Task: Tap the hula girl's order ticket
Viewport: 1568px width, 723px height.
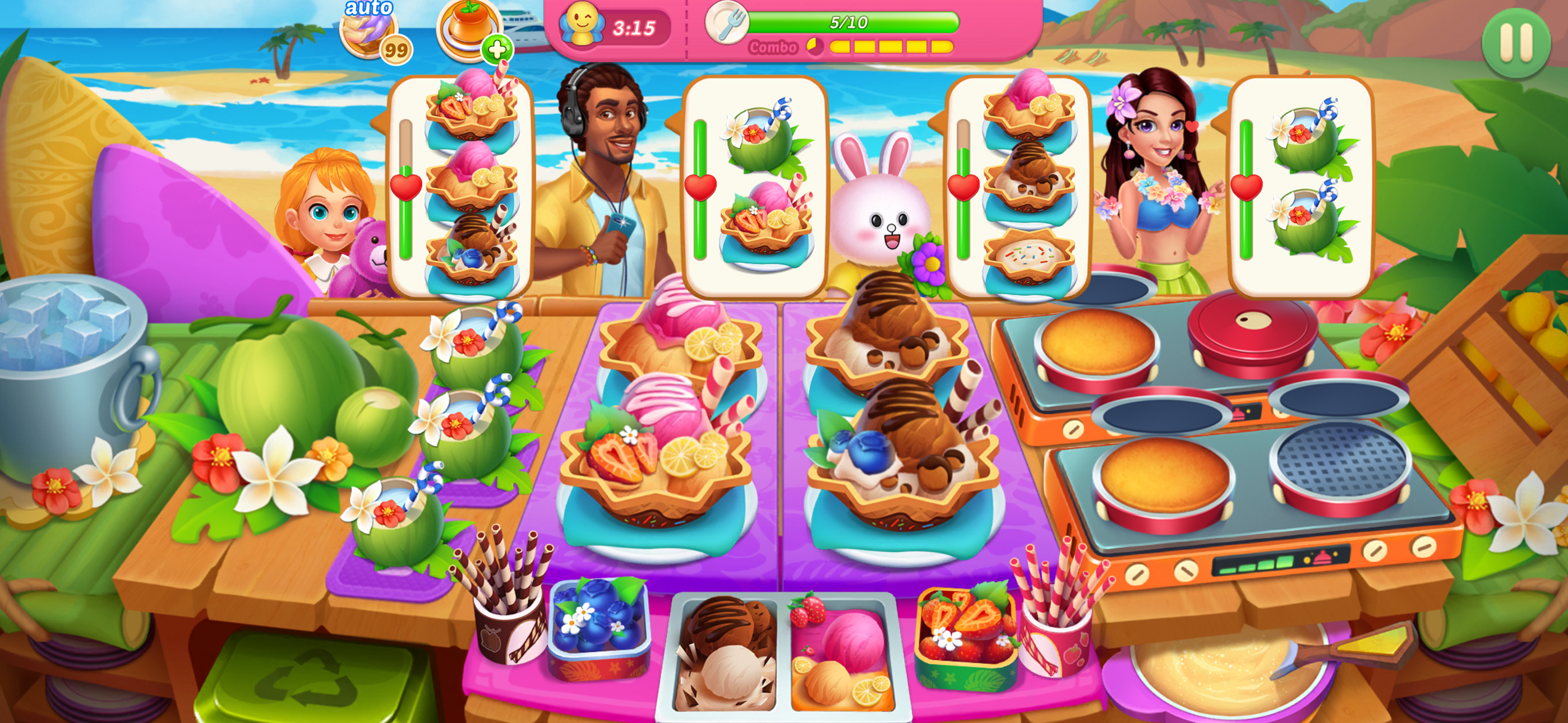Action: (x=1306, y=183)
